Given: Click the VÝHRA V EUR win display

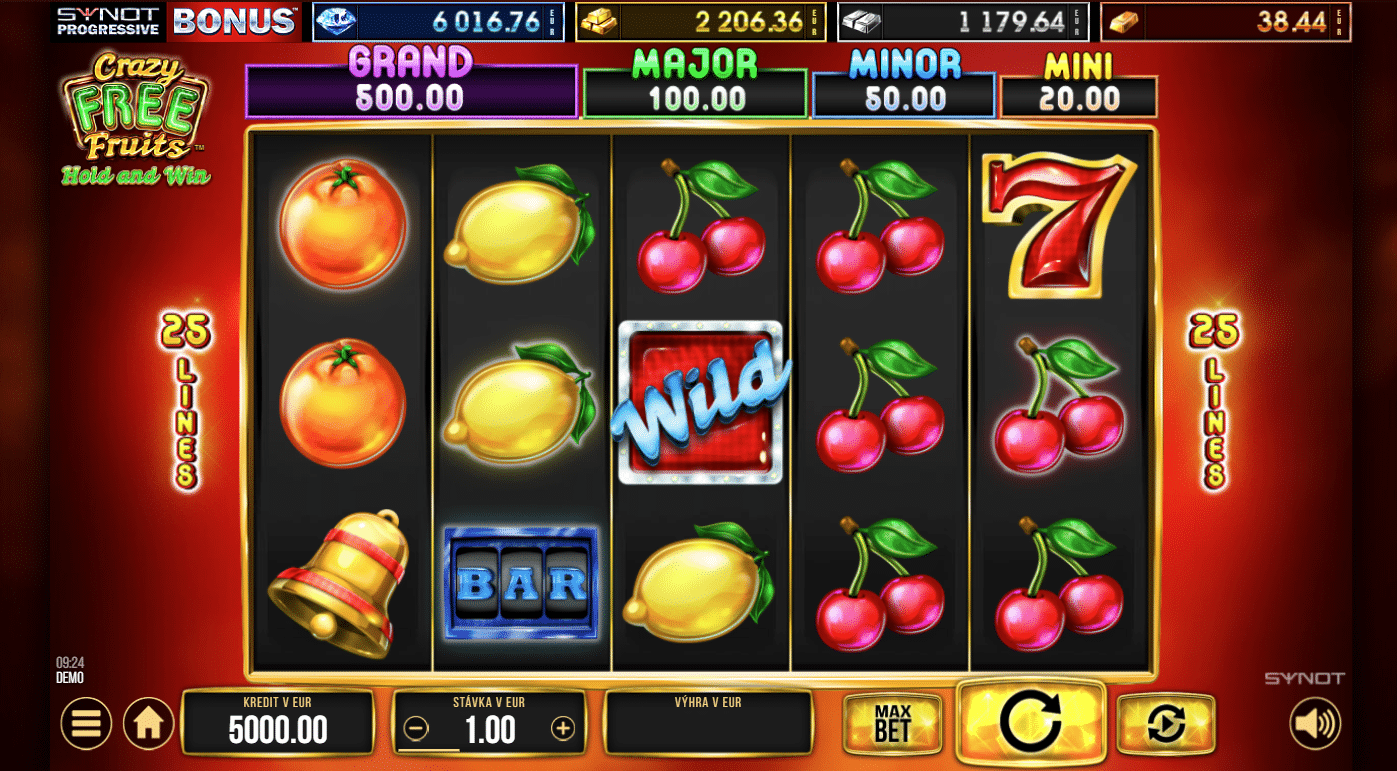Looking at the screenshot, I should coord(708,722).
